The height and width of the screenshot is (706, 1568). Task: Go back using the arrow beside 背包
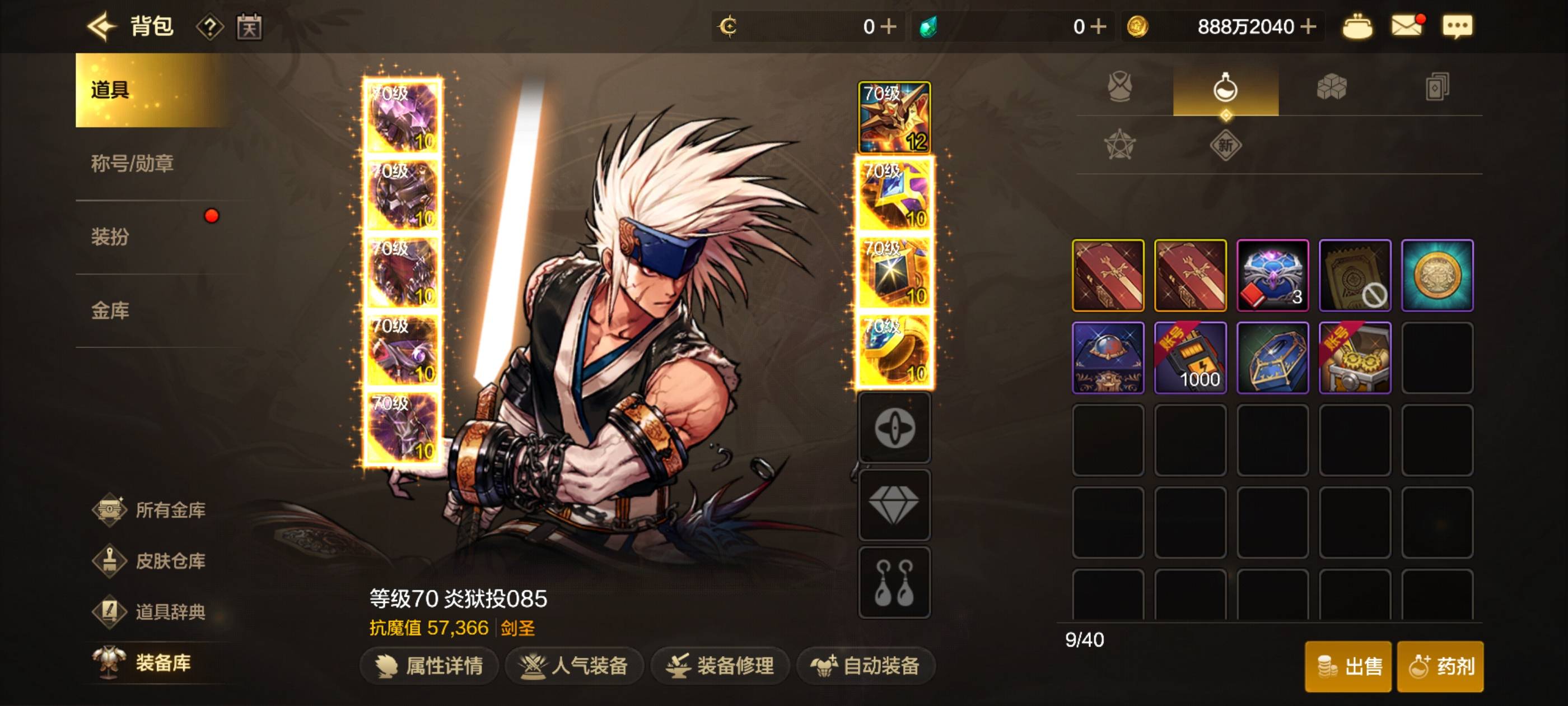click(101, 26)
